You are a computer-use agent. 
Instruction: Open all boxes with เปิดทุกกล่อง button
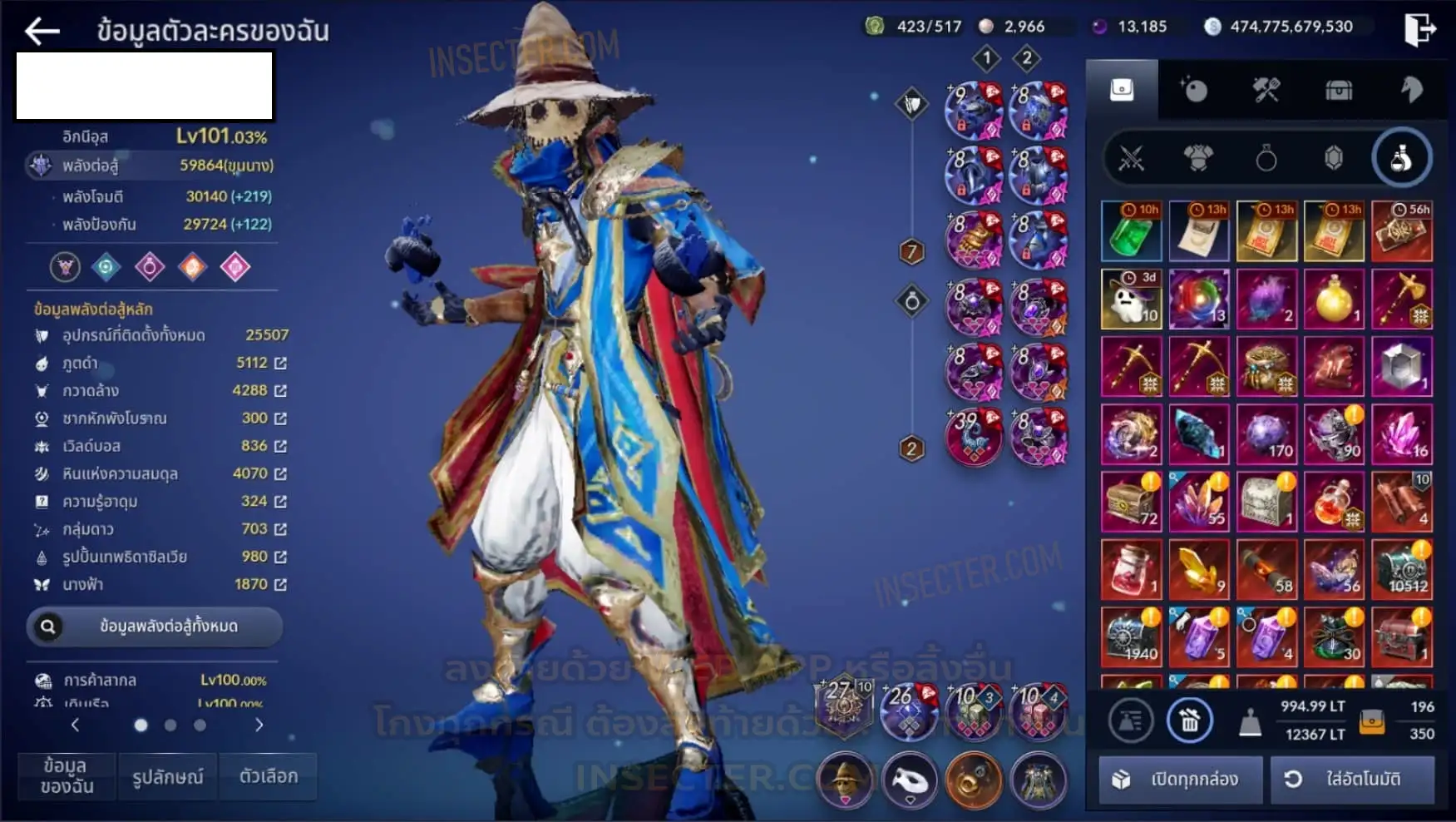1181,779
